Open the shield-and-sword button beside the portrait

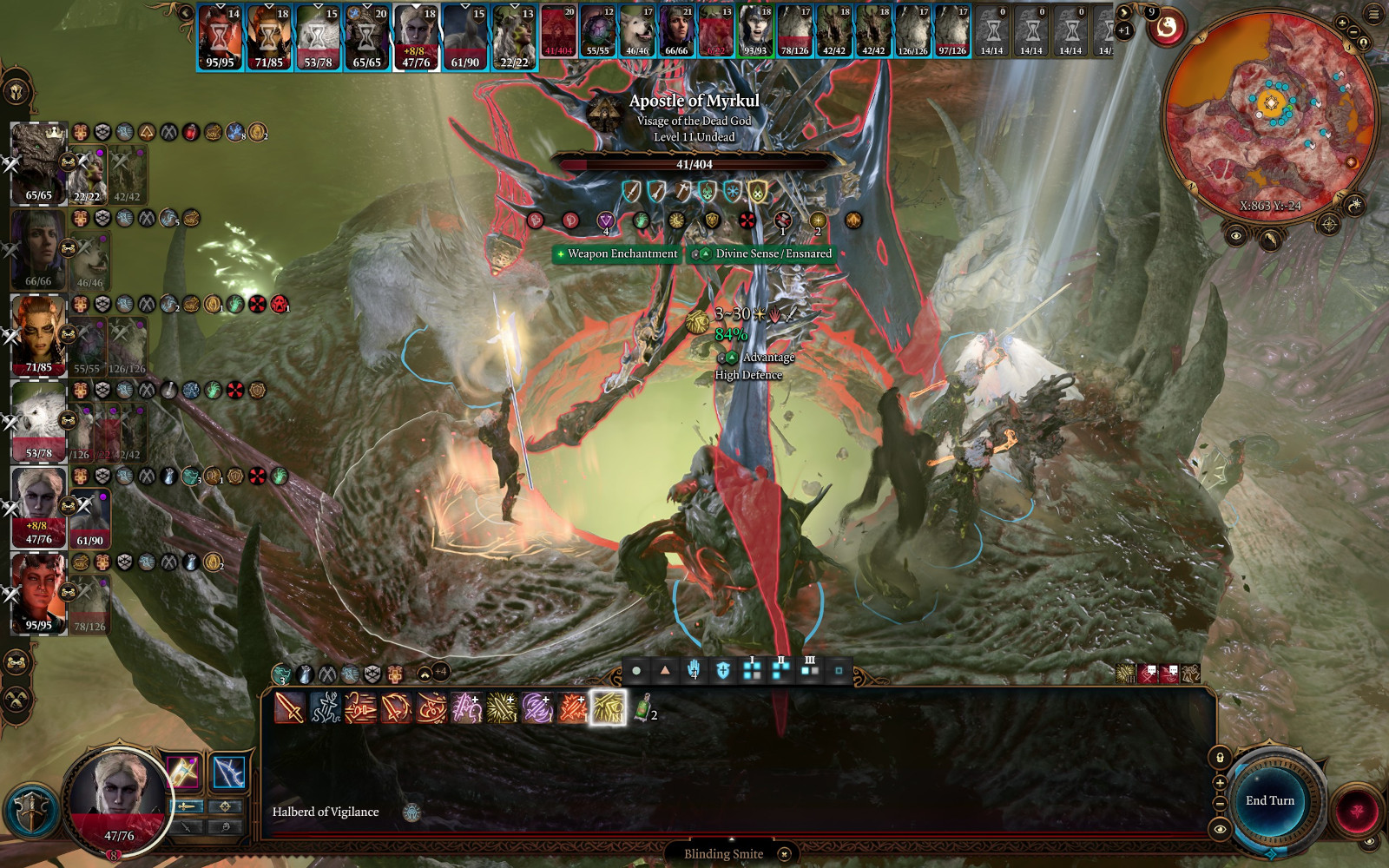(x=32, y=812)
